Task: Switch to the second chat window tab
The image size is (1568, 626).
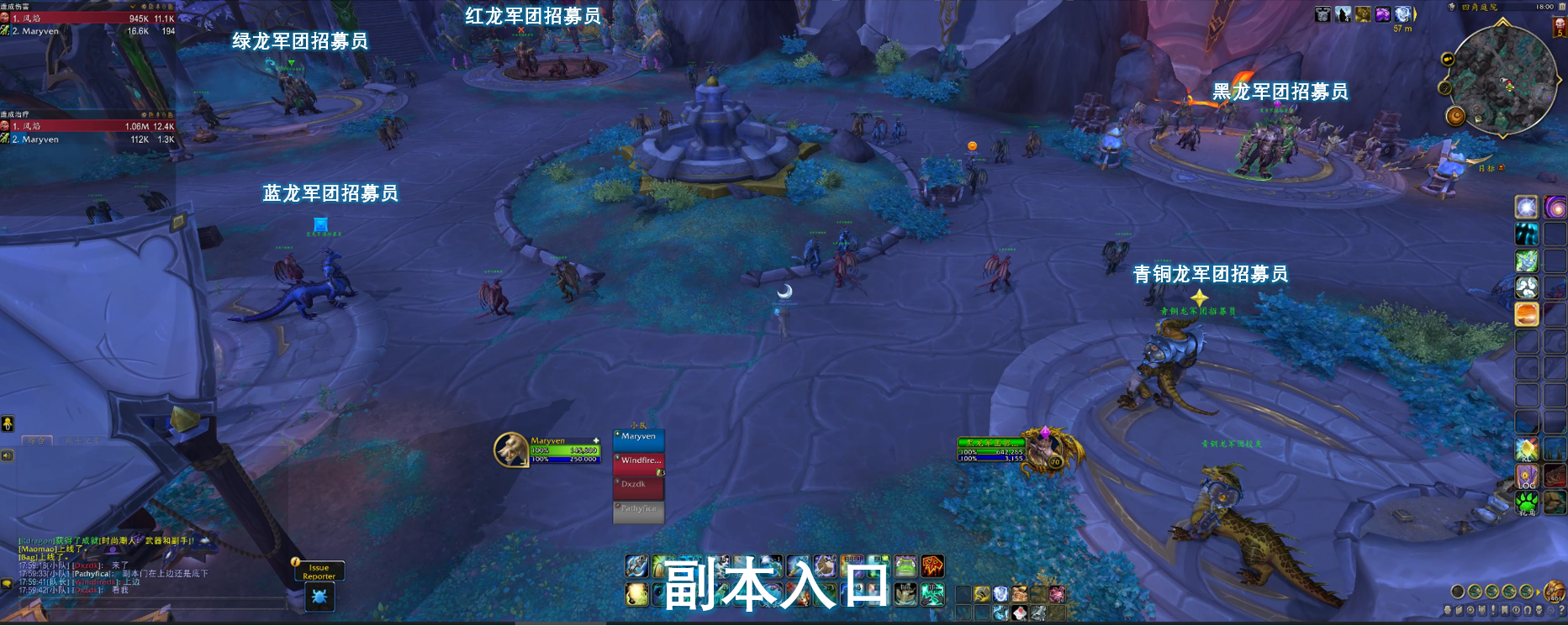Action: [82, 440]
